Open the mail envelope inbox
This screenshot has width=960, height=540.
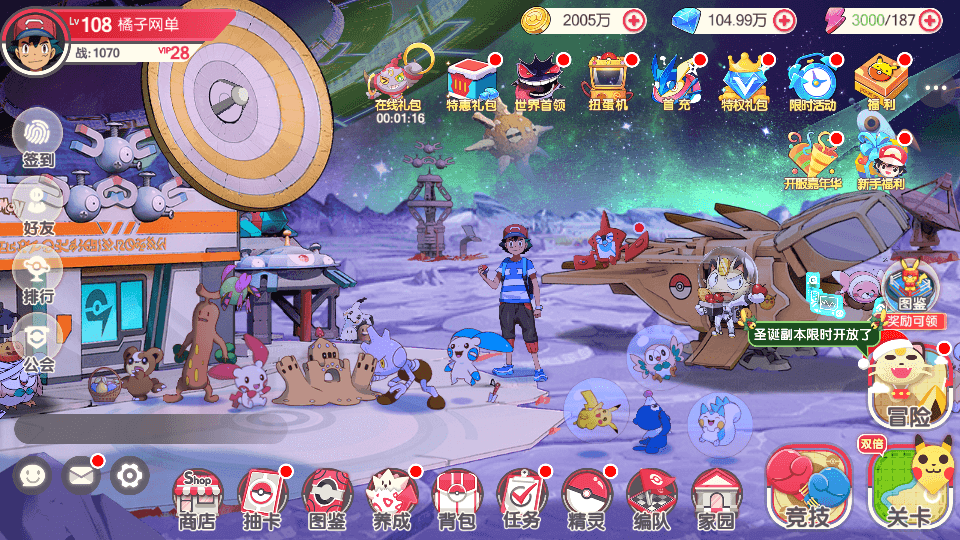82,475
